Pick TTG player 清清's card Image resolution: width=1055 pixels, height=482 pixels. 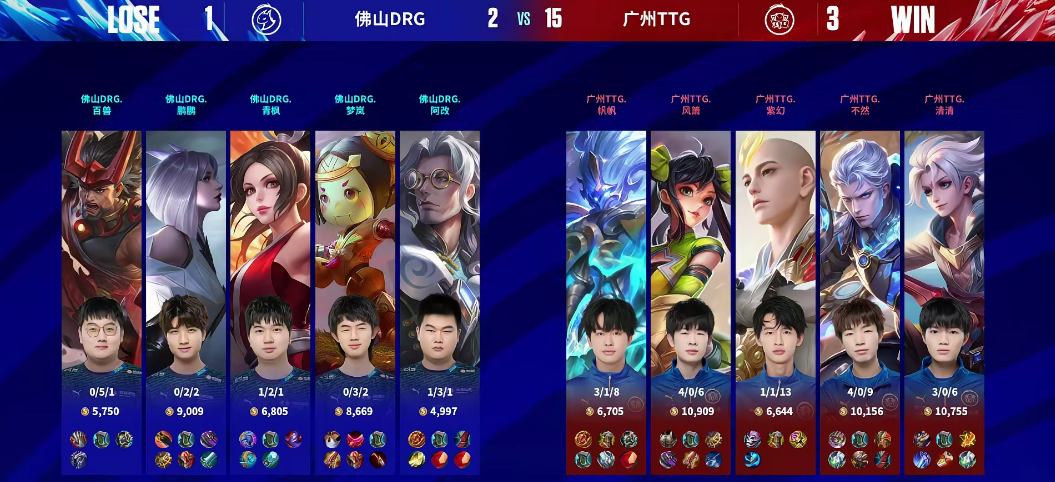point(944,300)
